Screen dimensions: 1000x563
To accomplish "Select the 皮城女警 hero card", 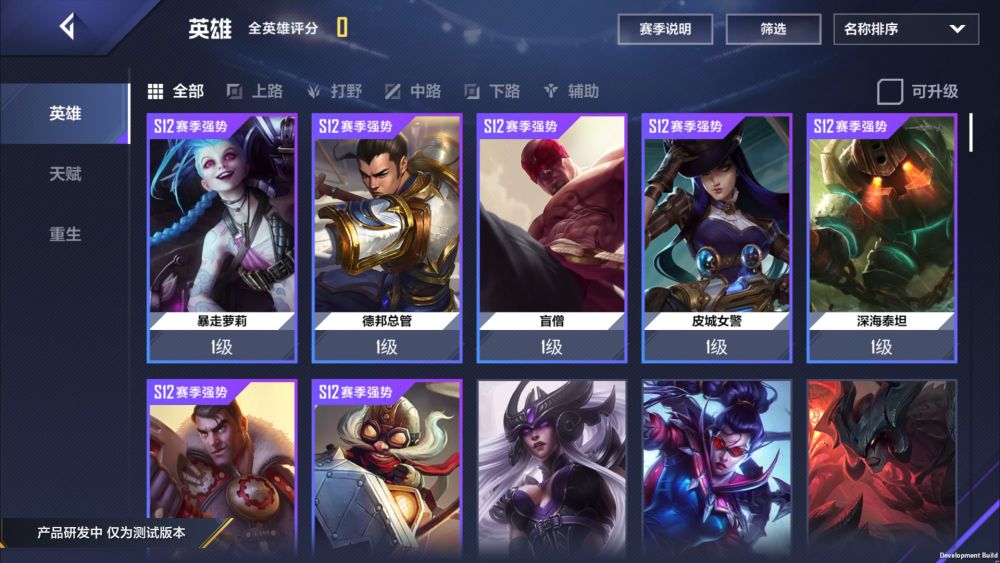I will (717, 238).
